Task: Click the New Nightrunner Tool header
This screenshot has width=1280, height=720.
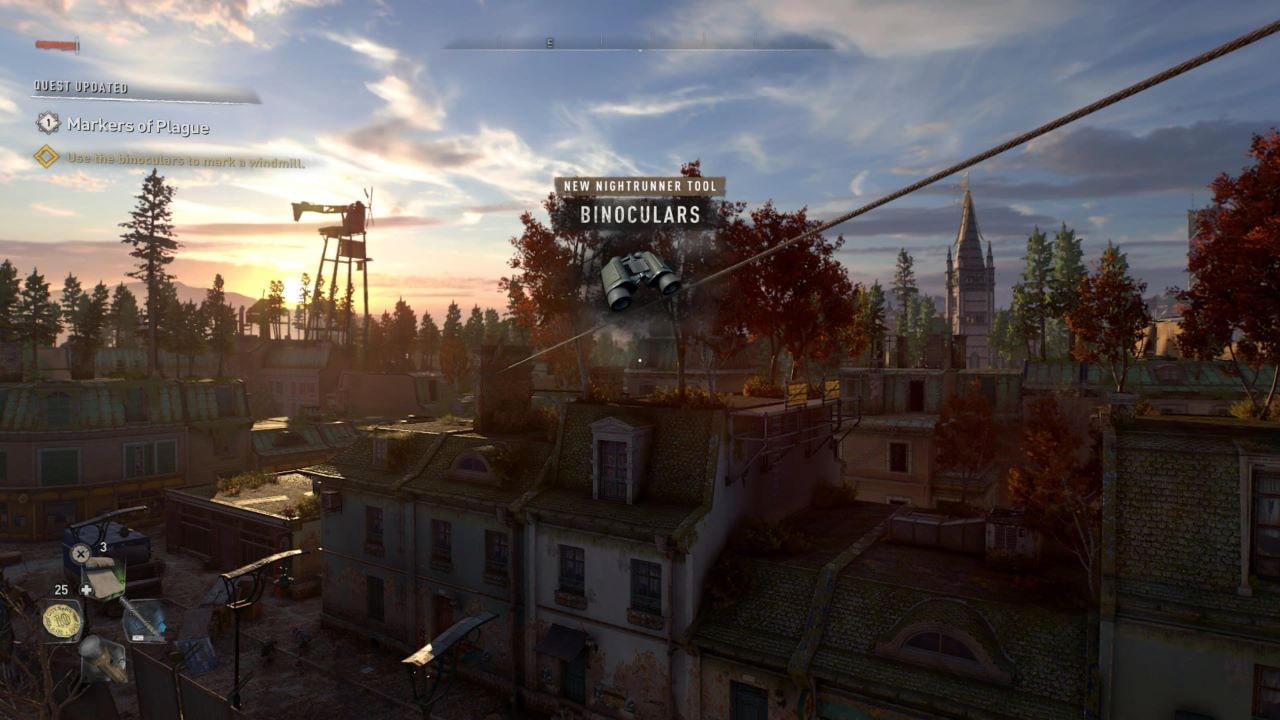Action: click(640, 186)
